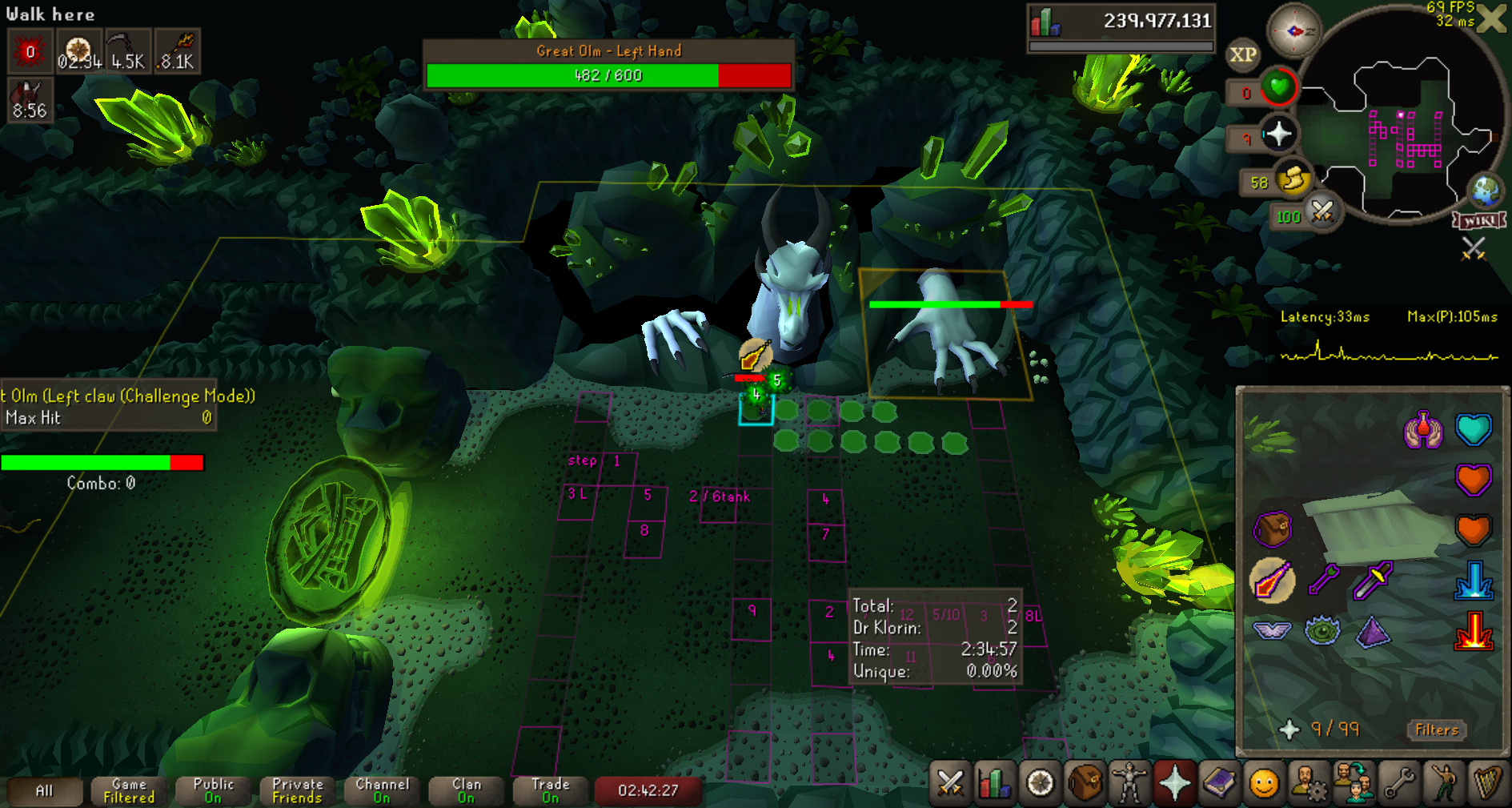Activate the Redemption potion-in-hands prayer
This screenshot has width=1512, height=808.
coord(1422,429)
